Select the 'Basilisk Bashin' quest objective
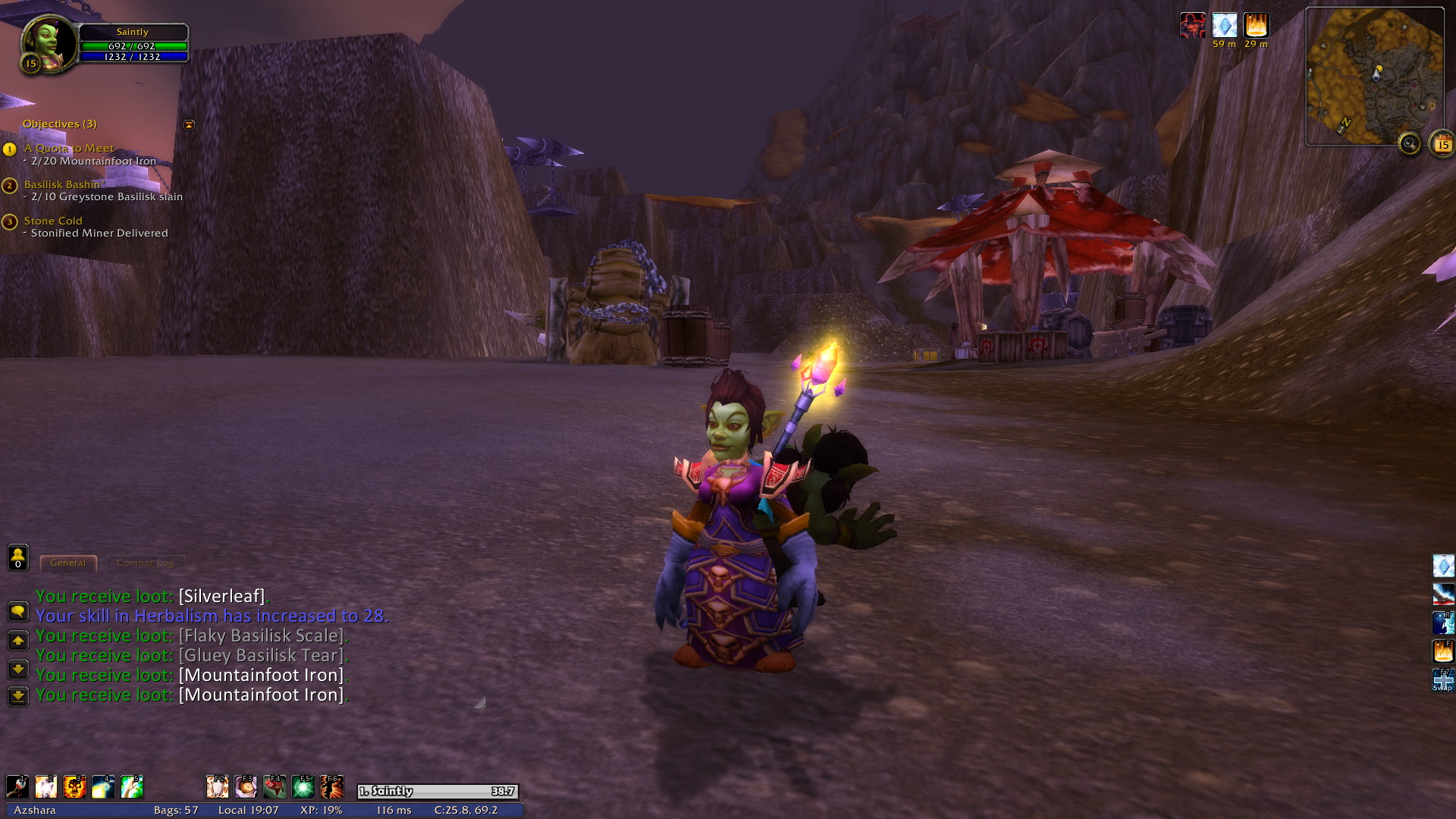Screen dimensions: 1456x819 click(x=61, y=184)
